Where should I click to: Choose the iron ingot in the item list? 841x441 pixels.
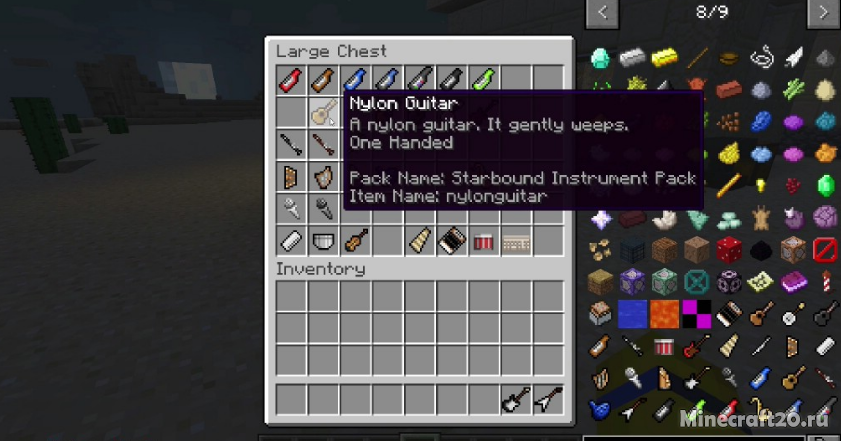point(632,58)
